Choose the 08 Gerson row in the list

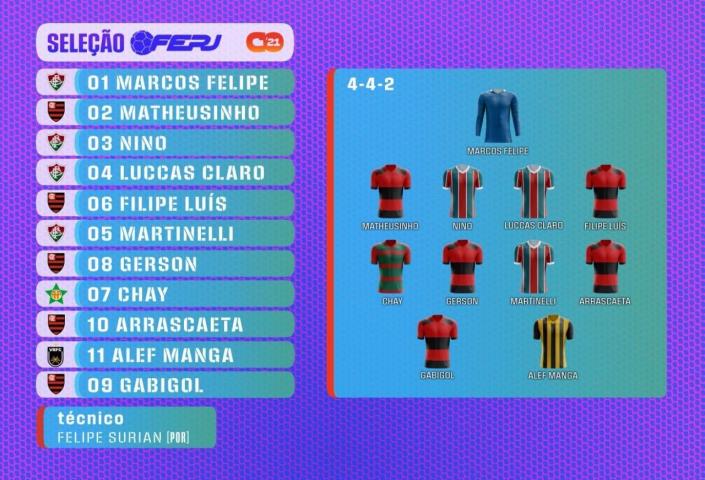coord(170,264)
